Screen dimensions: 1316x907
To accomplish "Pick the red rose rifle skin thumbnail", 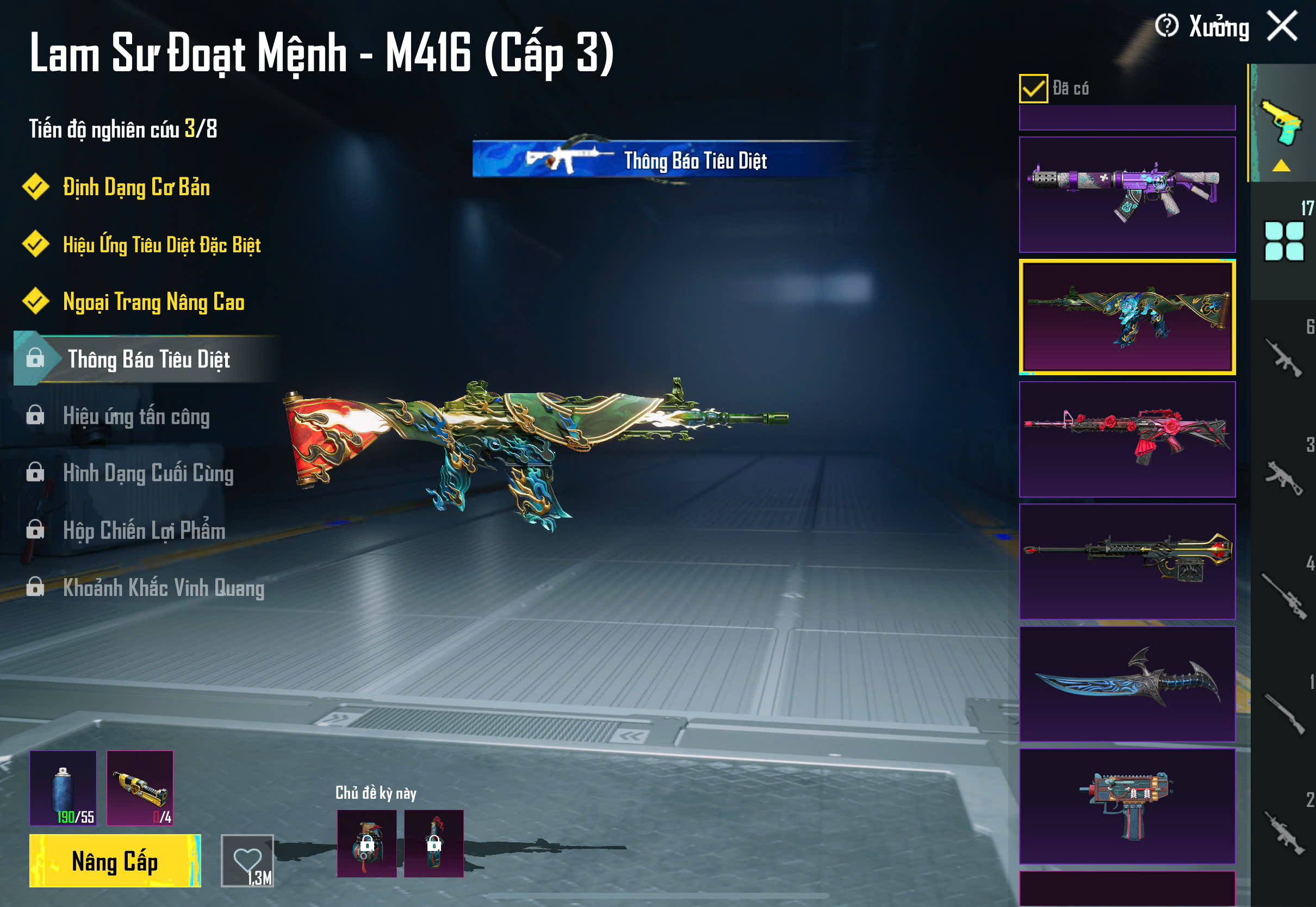I will (1127, 439).
